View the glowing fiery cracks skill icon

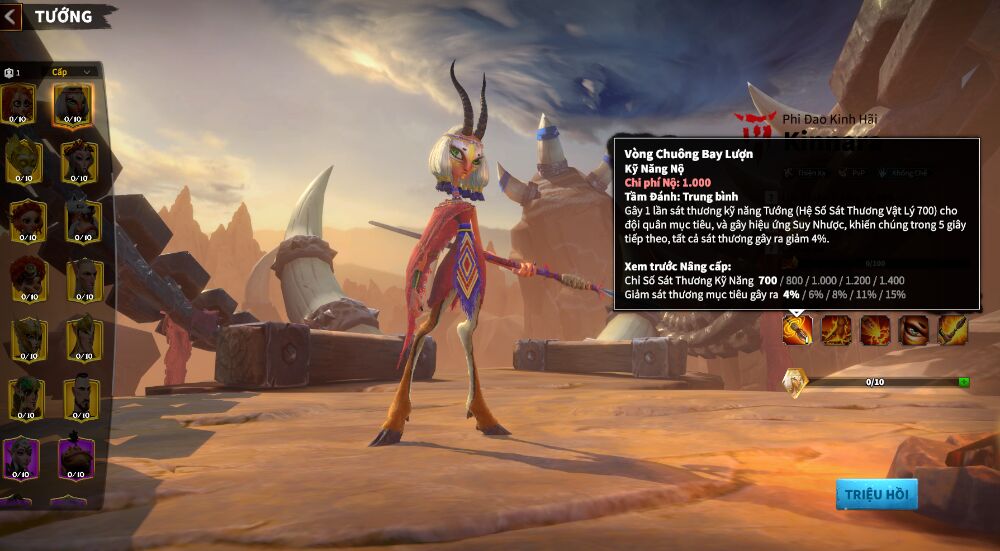coord(836,329)
